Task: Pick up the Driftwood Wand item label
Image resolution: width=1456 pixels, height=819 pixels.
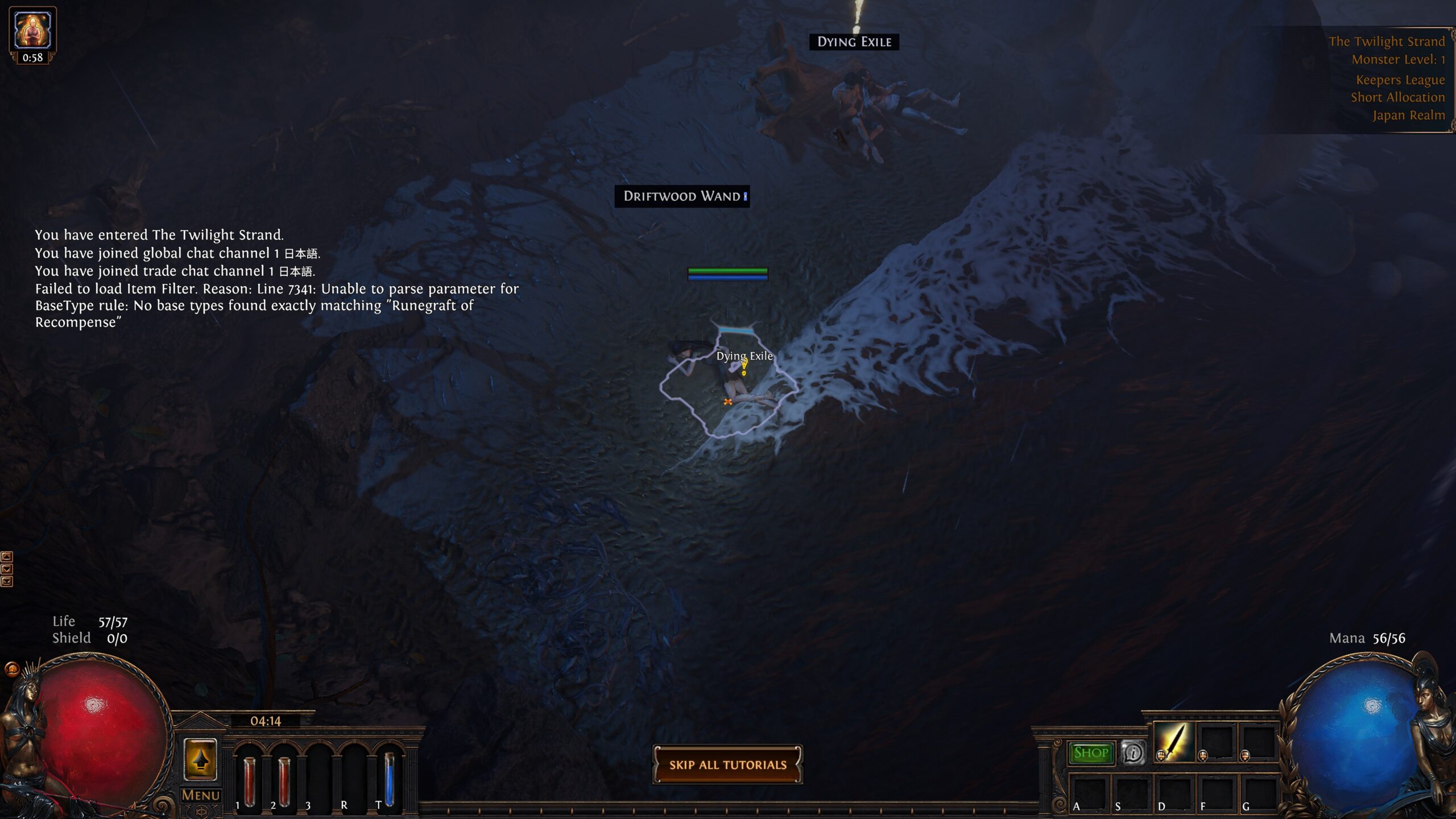Action: point(682,196)
